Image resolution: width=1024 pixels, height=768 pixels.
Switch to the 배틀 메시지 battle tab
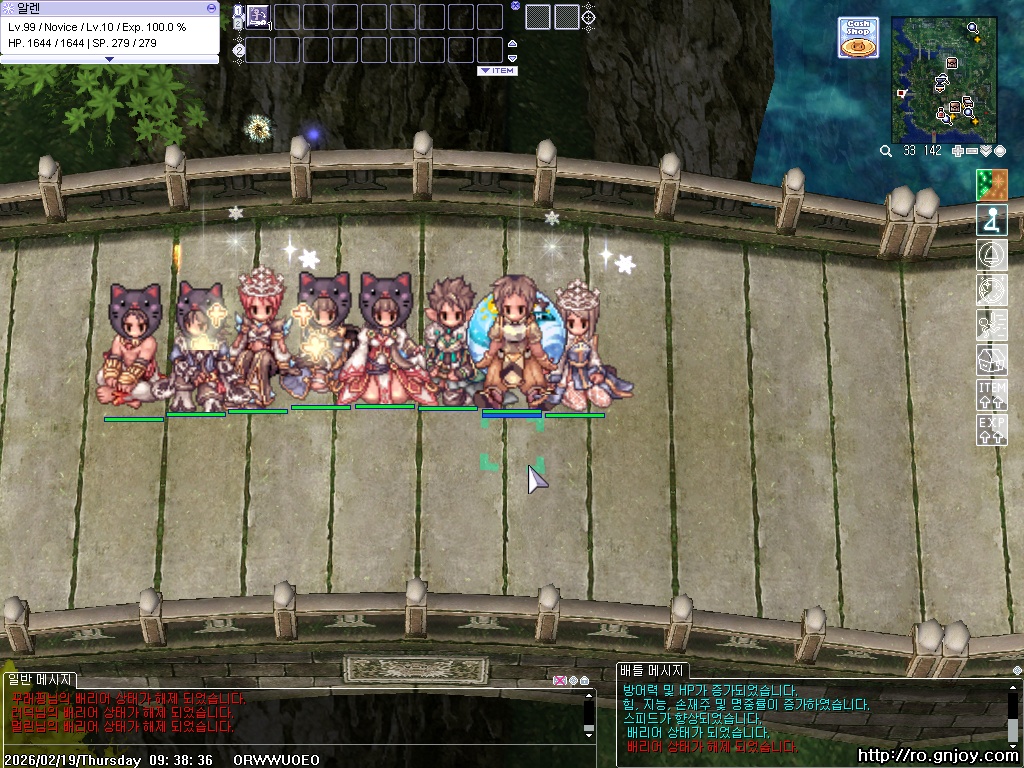(x=651, y=671)
